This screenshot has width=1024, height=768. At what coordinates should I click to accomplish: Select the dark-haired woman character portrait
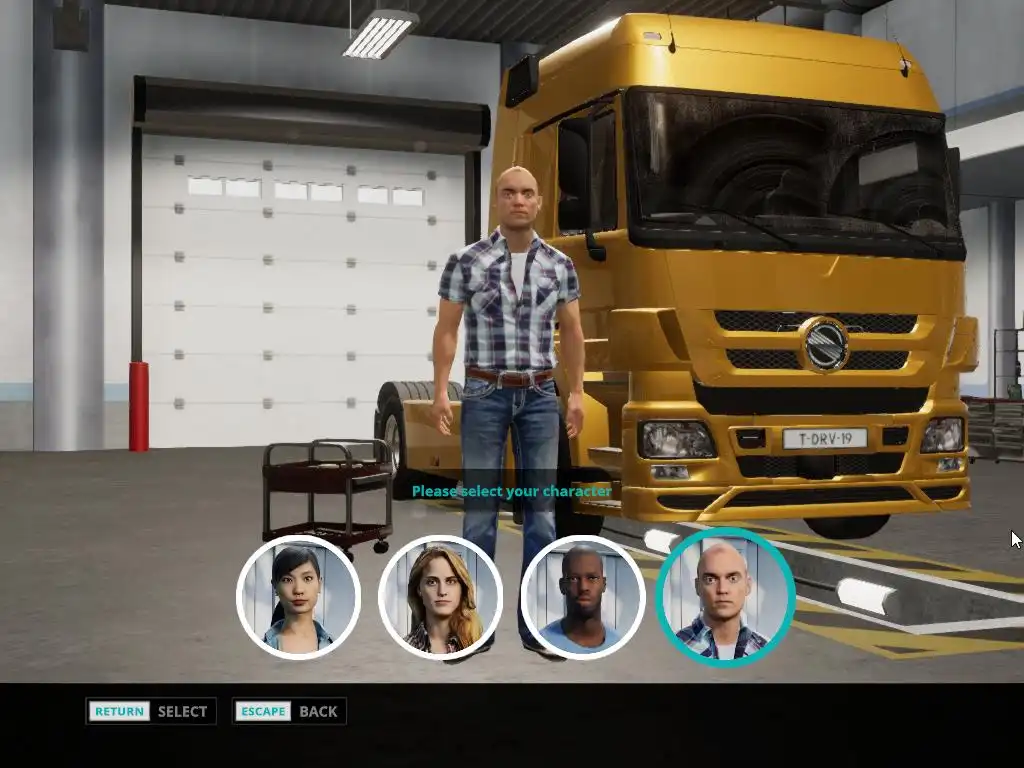coord(298,597)
